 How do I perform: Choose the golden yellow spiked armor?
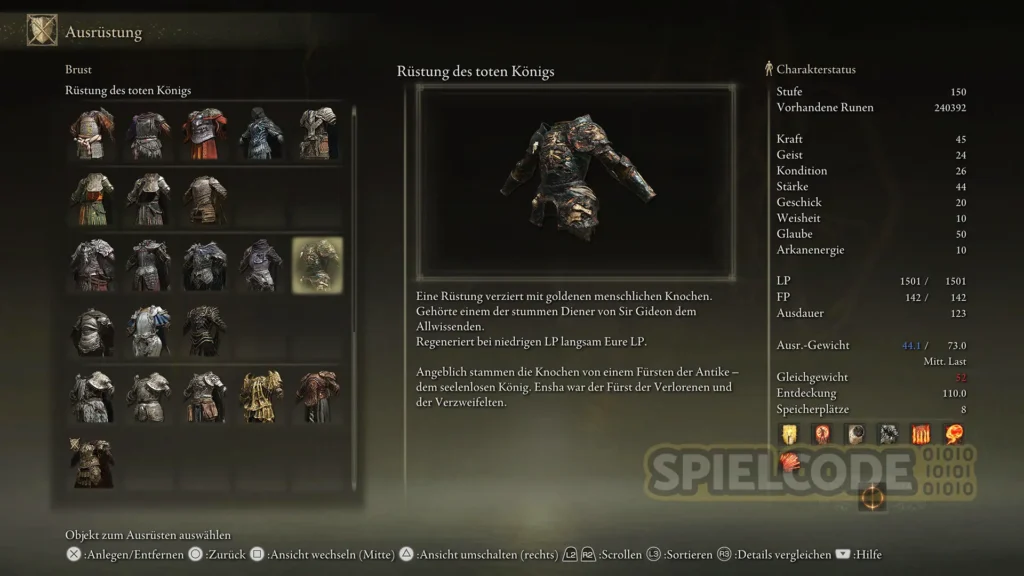pos(261,396)
